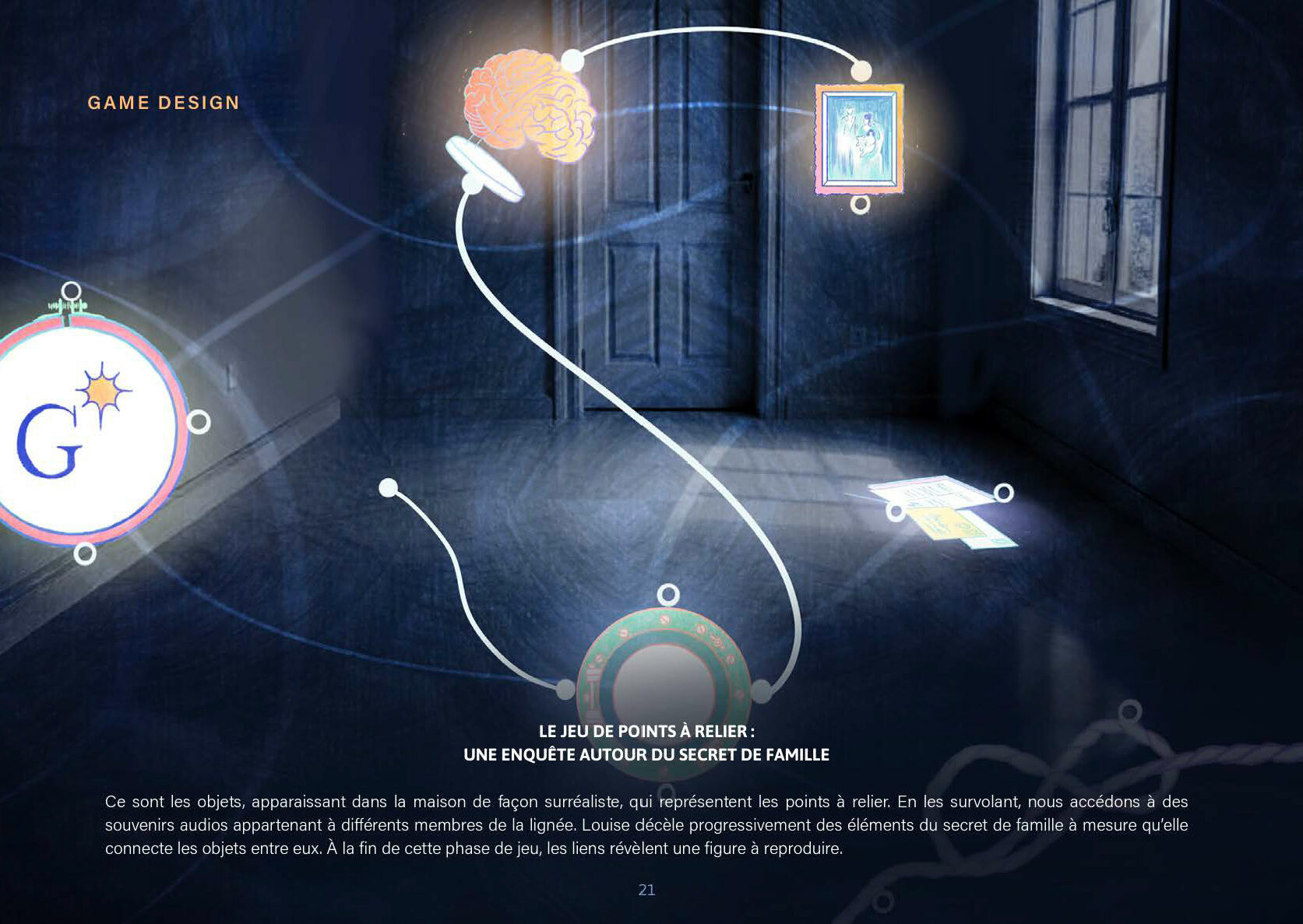Viewport: 1303px width, 924px height.
Task: Click the ring node under the framed portrait
Action: [860, 205]
